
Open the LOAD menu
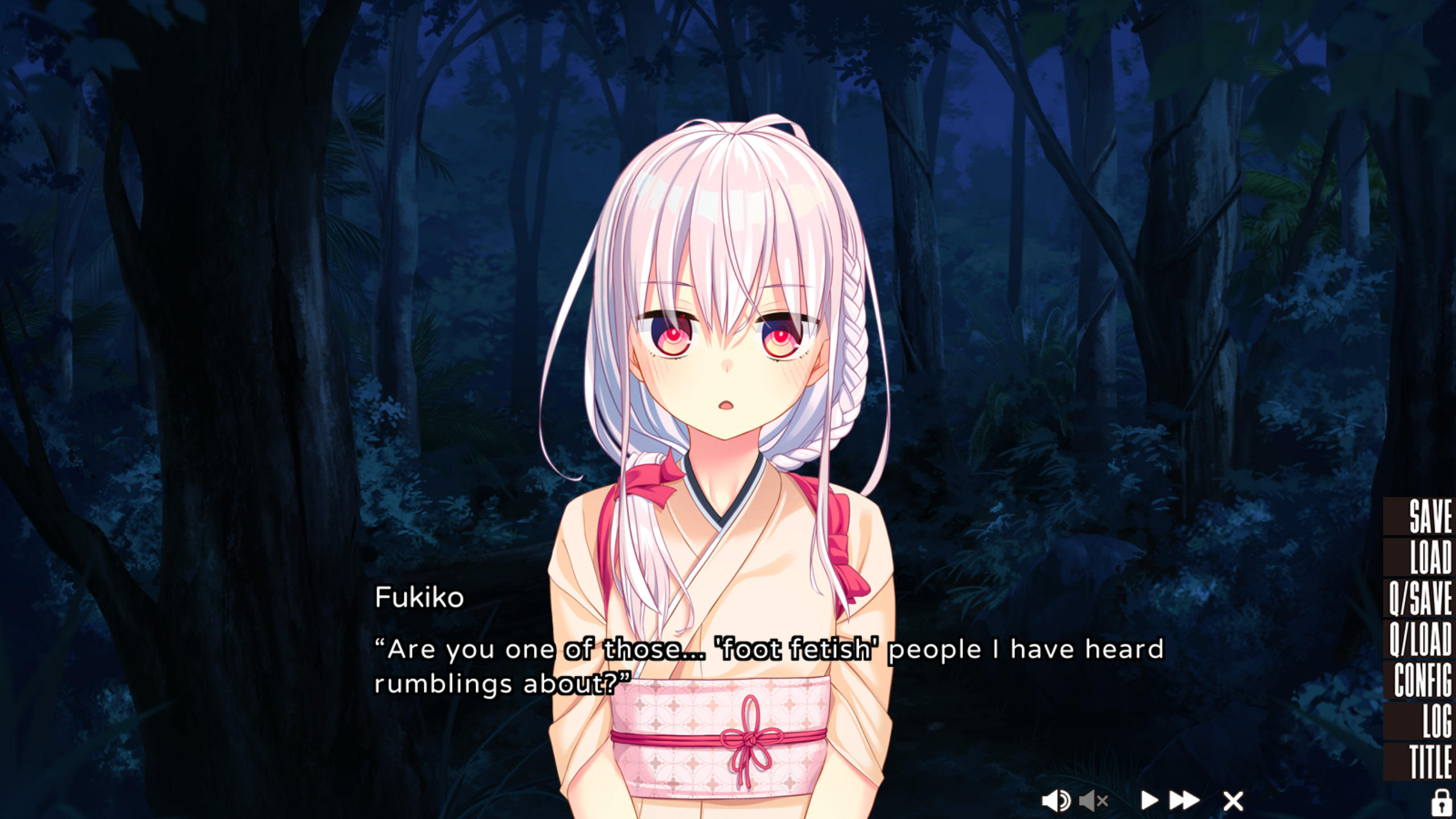coord(1429,557)
